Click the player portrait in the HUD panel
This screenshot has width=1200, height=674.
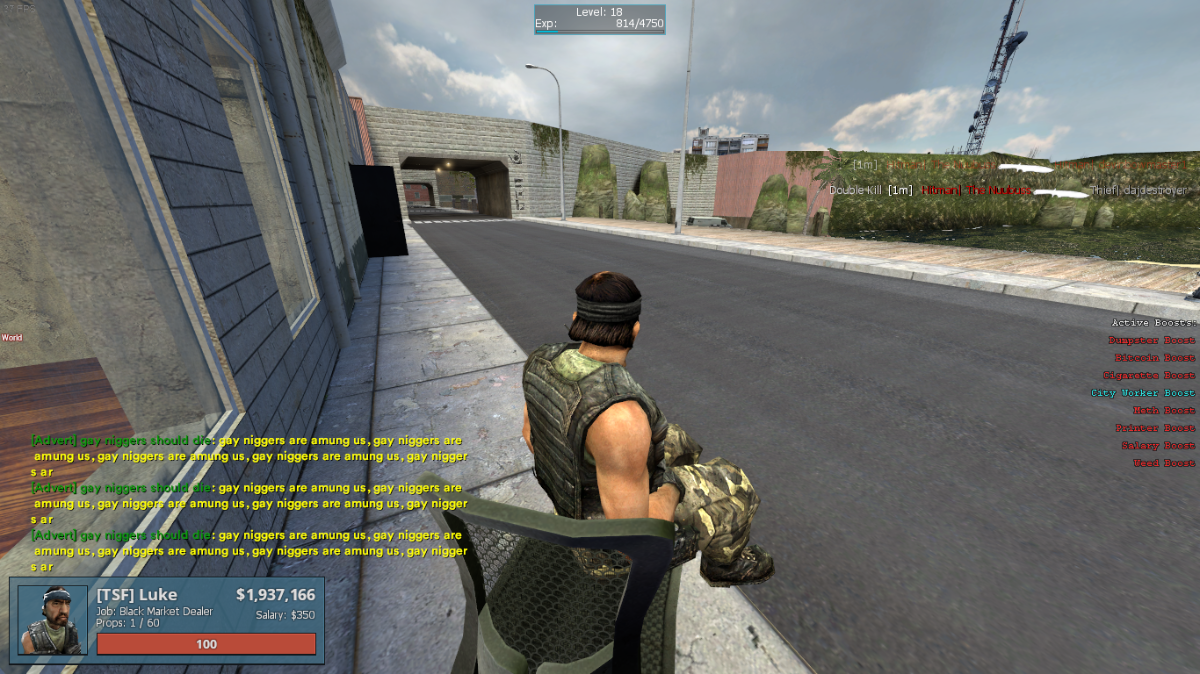tap(53, 620)
